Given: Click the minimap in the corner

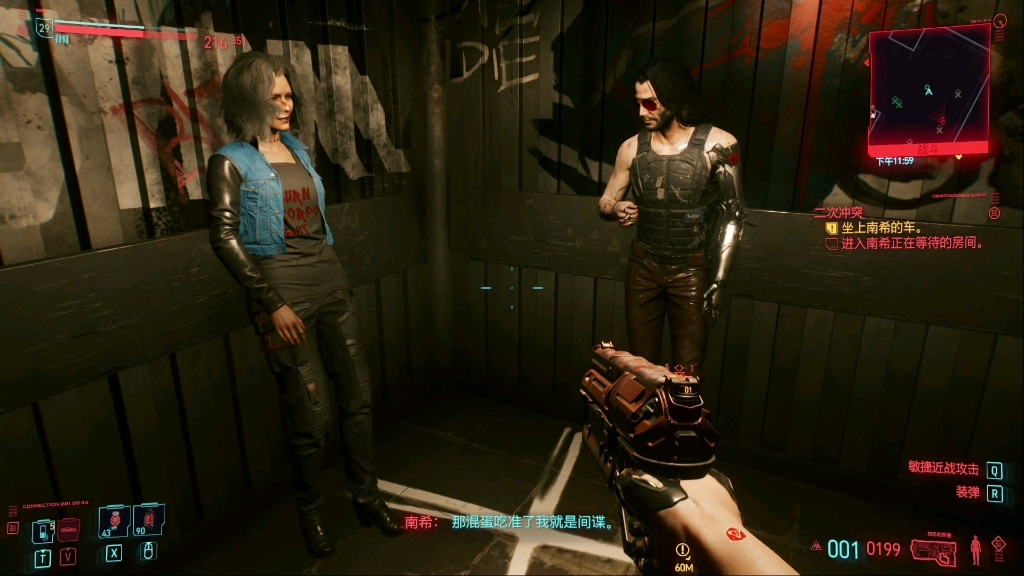Looking at the screenshot, I should tap(929, 88).
